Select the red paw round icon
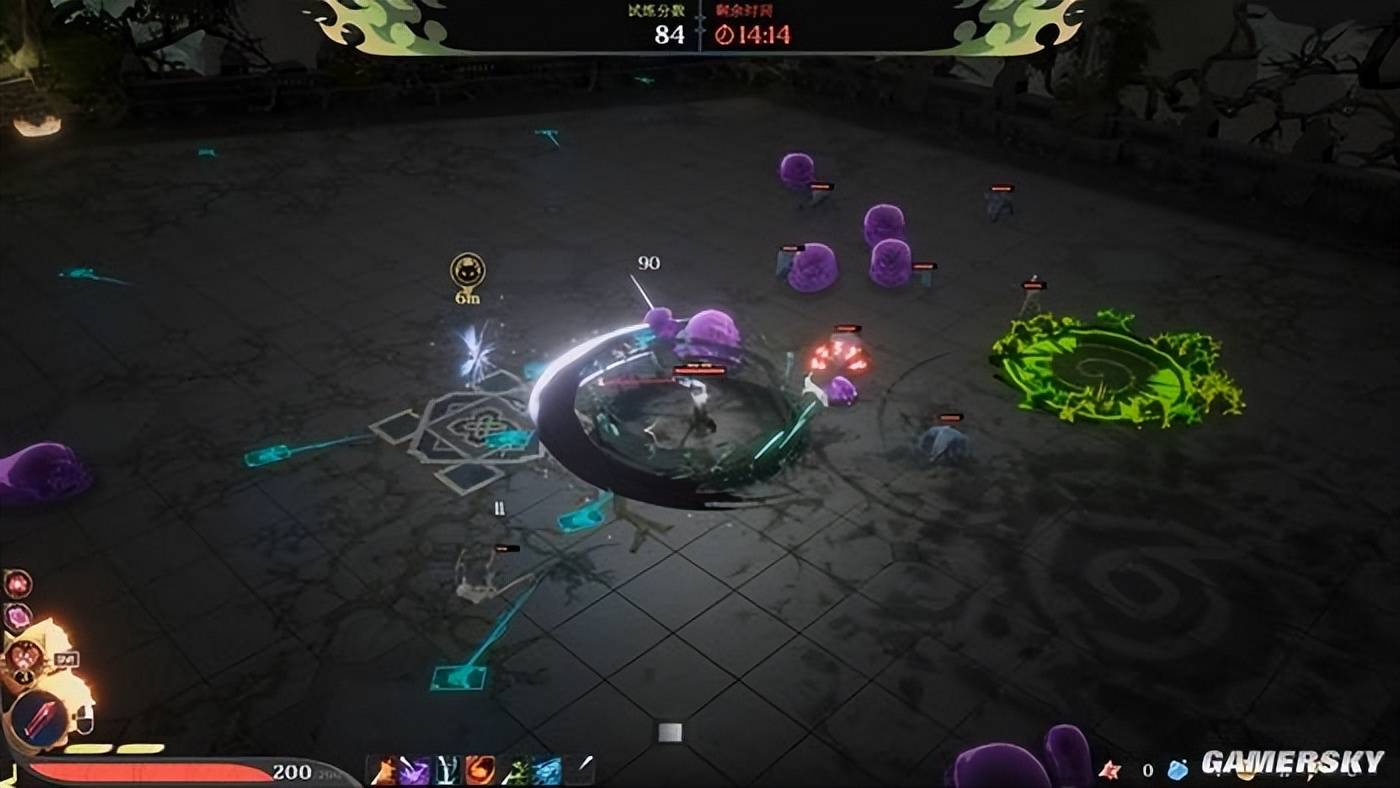1400x788 pixels. tap(17, 583)
